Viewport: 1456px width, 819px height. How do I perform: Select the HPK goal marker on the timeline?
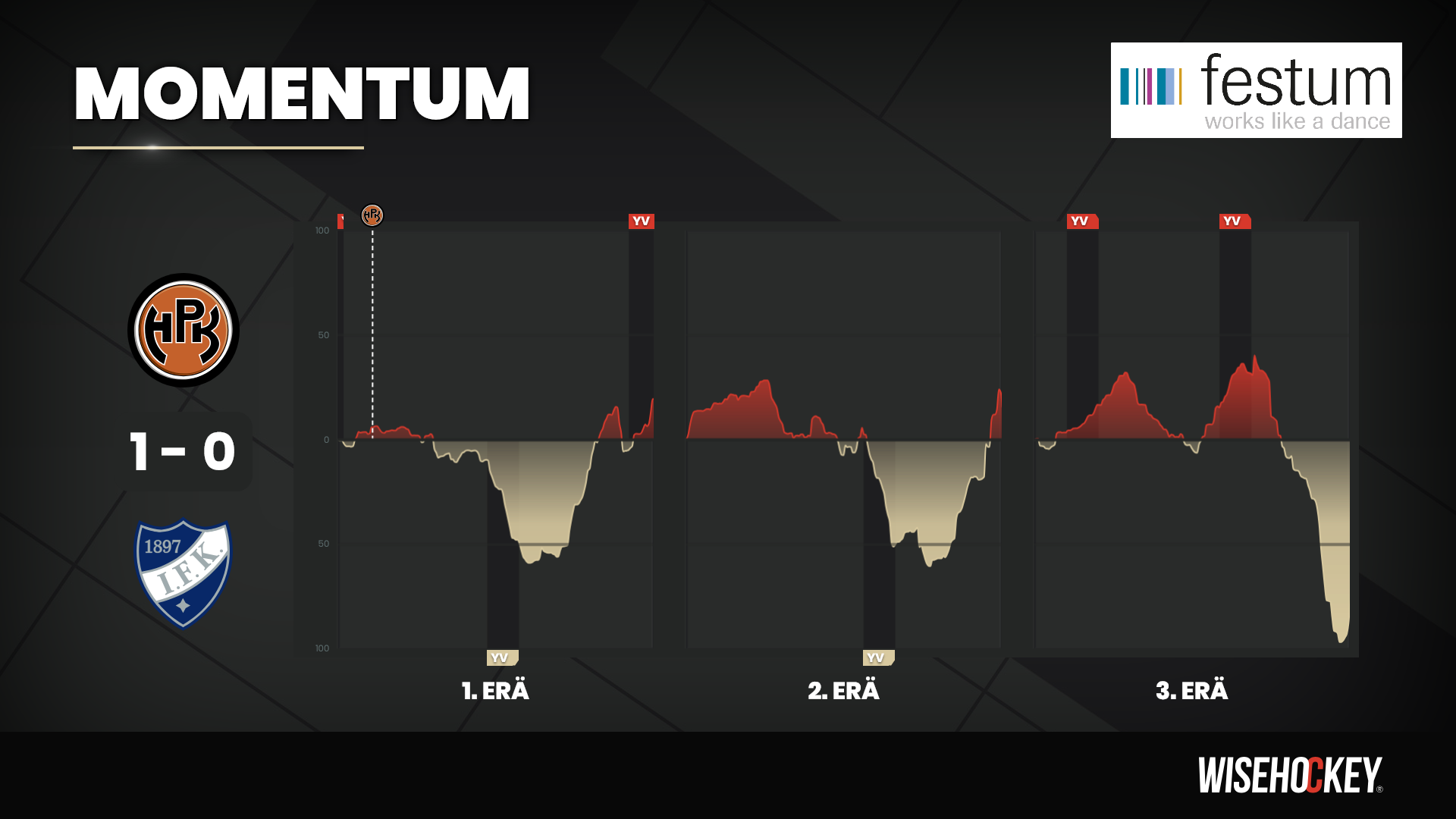[372, 215]
